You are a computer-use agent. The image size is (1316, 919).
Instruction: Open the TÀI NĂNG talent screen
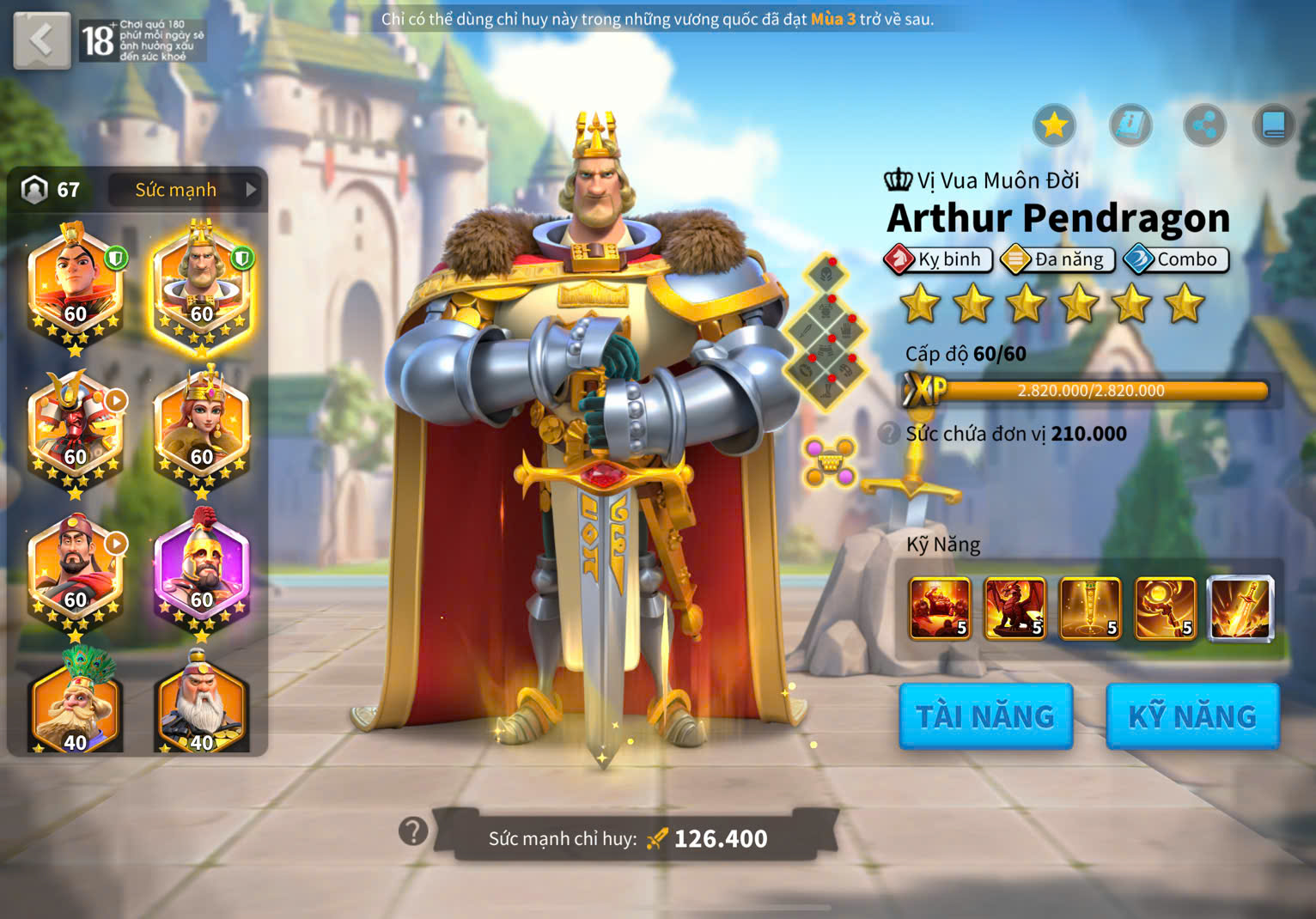[x=985, y=716]
